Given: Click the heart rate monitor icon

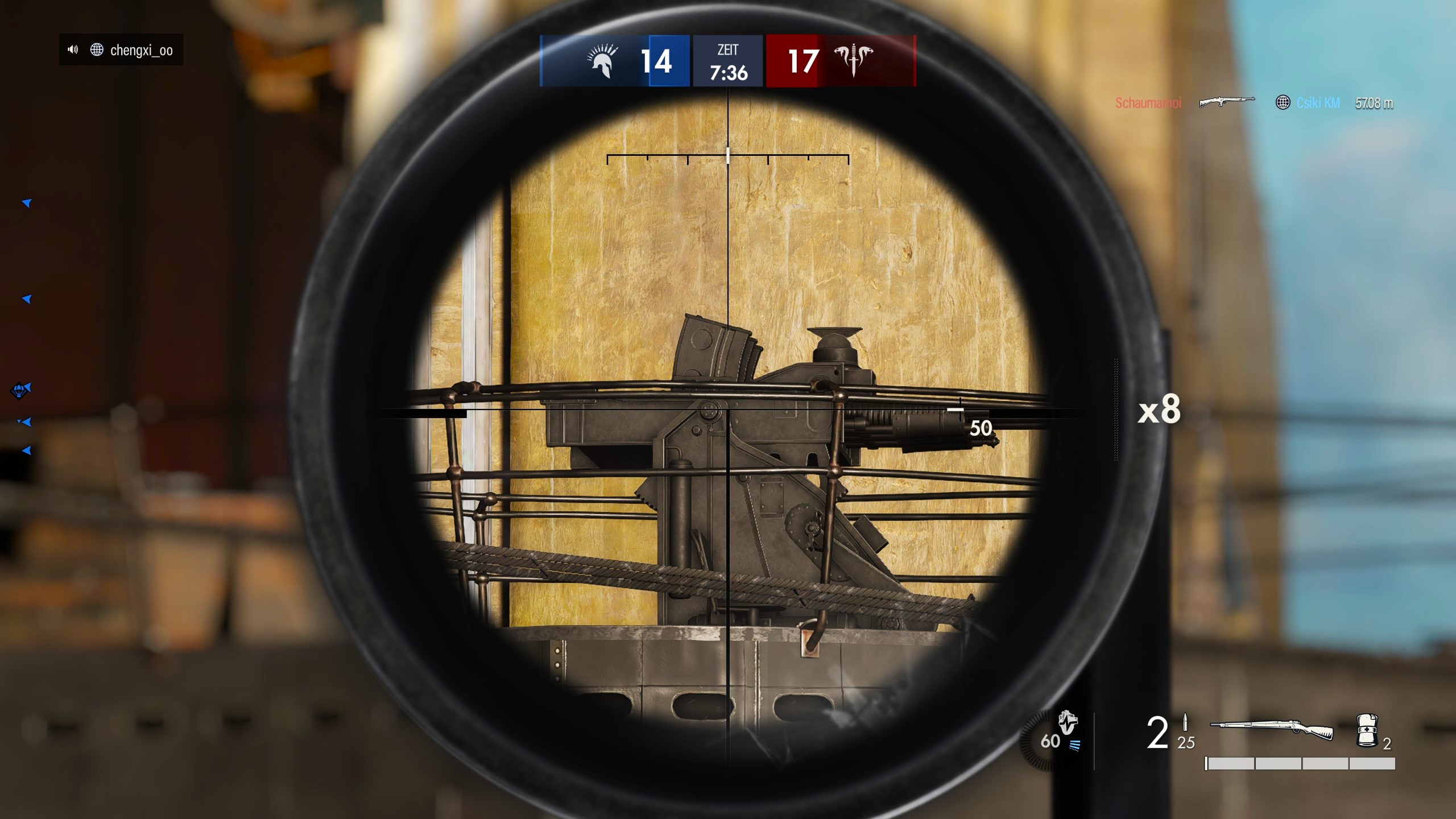Looking at the screenshot, I should coord(1067,723).
